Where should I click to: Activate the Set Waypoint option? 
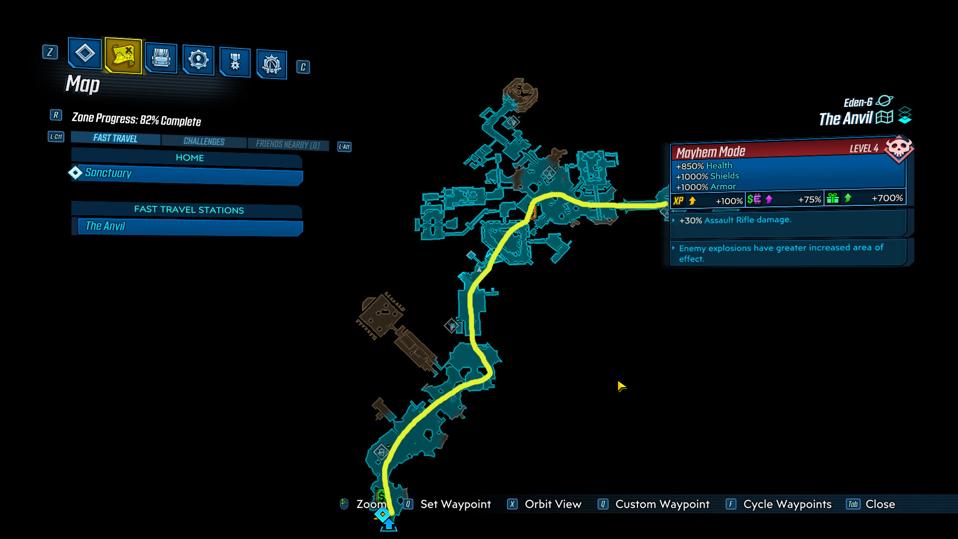[455, 504]
